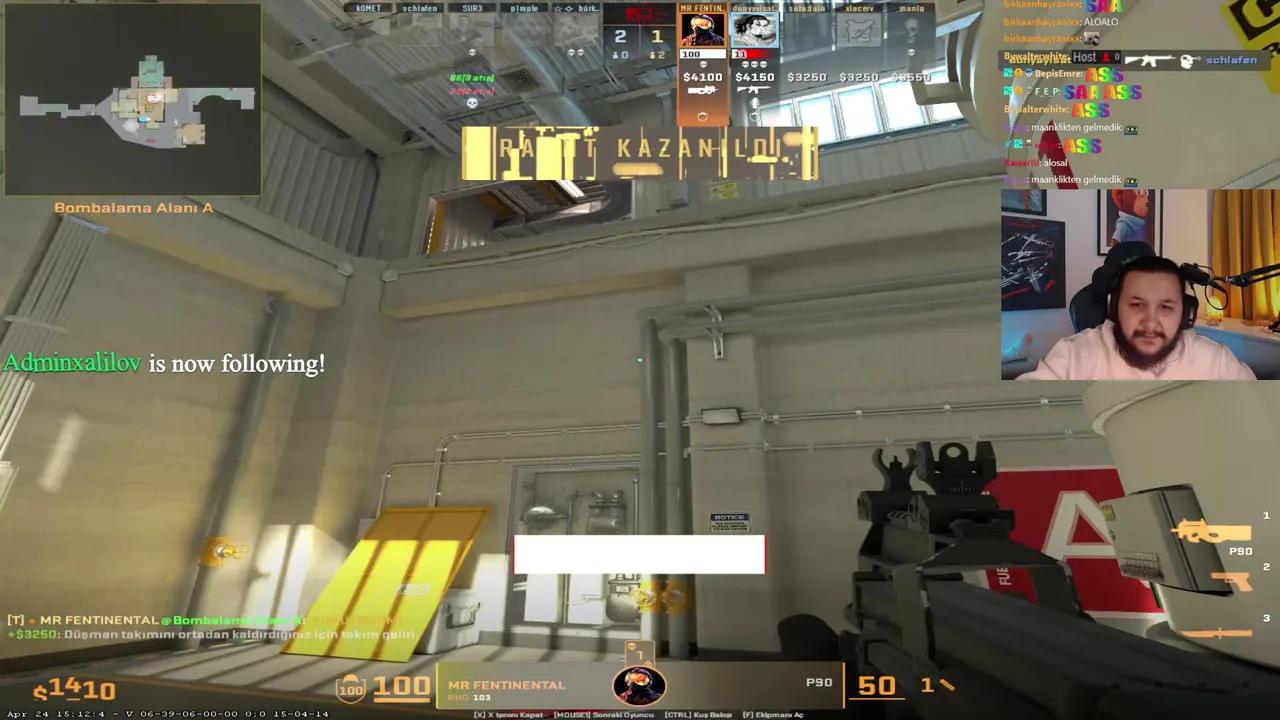Click the AK-47 icon beside the Host badge
The width and height of the screenshot is (1280, 720).
1150,60
